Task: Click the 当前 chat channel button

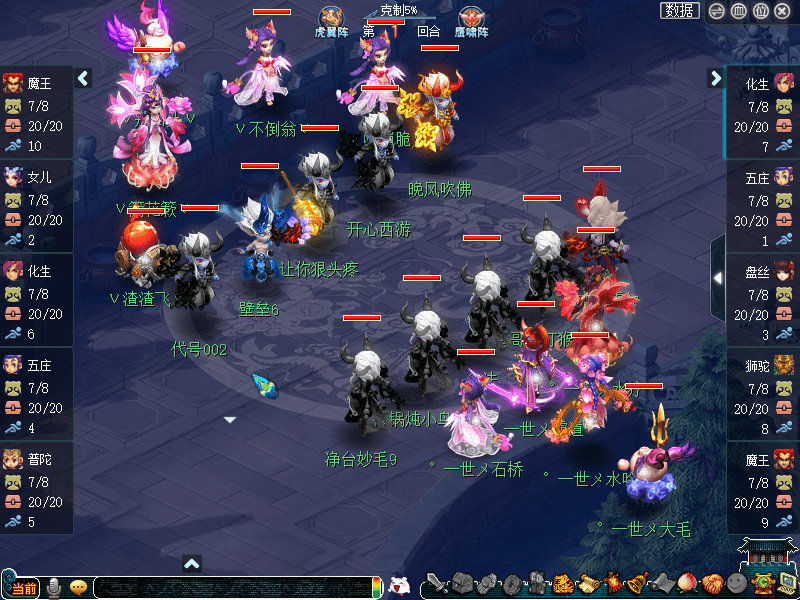Action: pos(24,587)
